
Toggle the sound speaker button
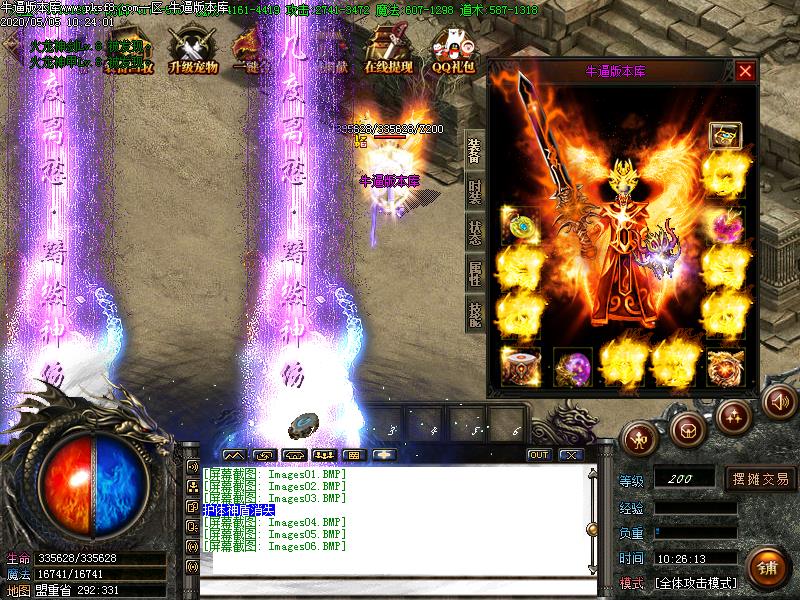tap(779, 402)
